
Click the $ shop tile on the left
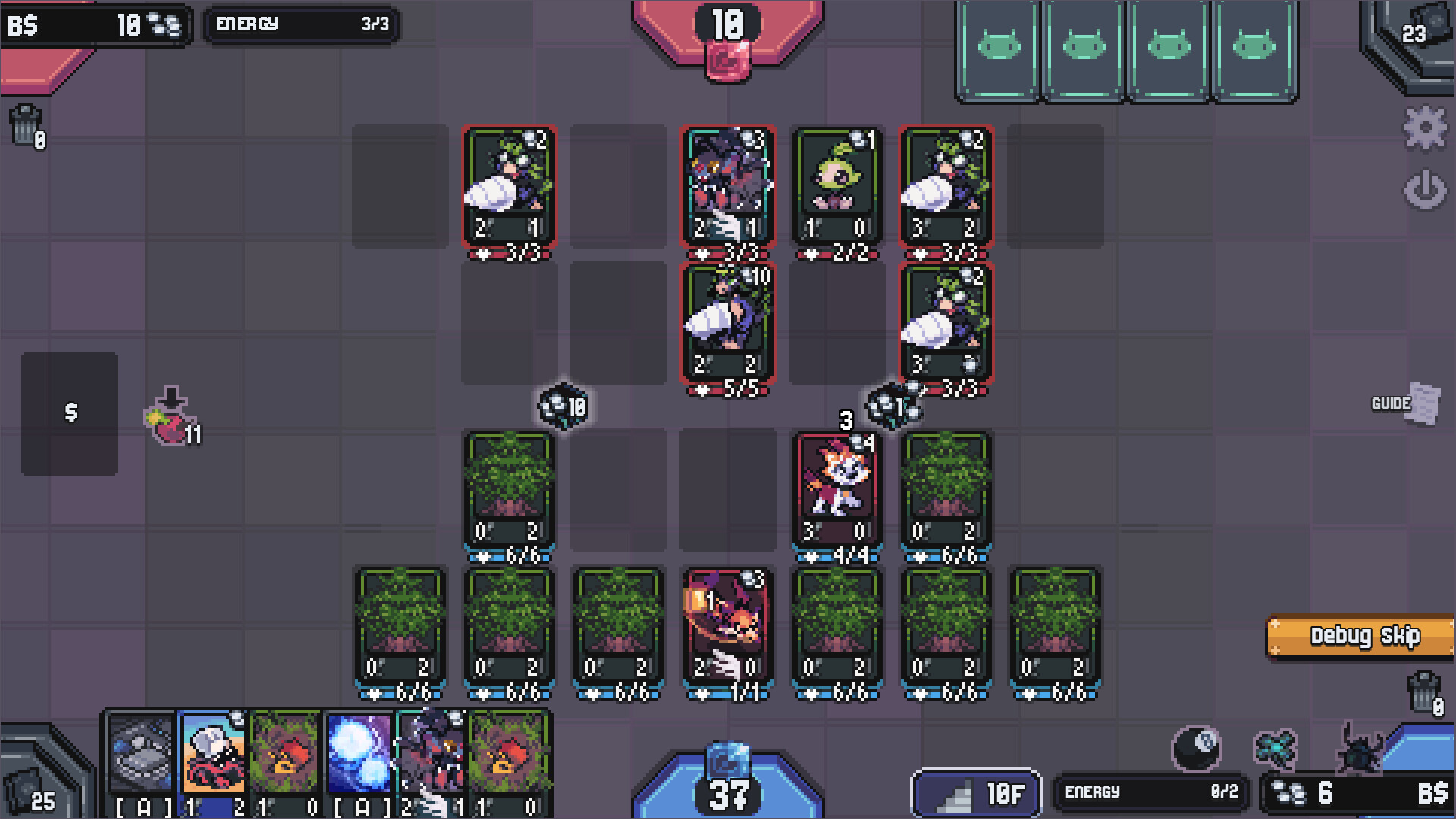point(72,412)
